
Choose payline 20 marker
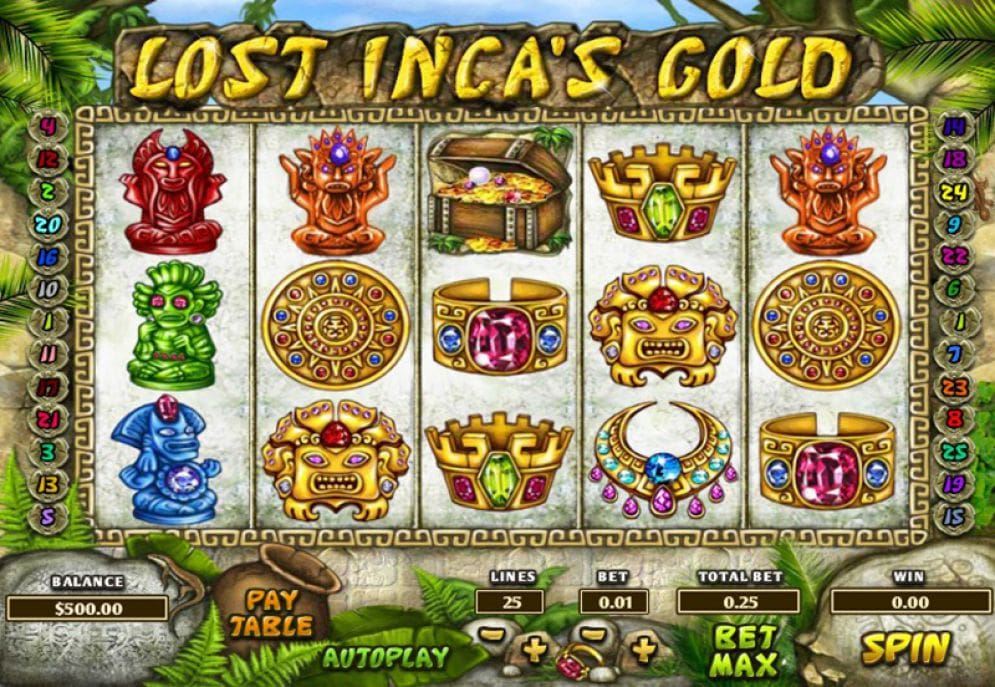tap(48, 225)
